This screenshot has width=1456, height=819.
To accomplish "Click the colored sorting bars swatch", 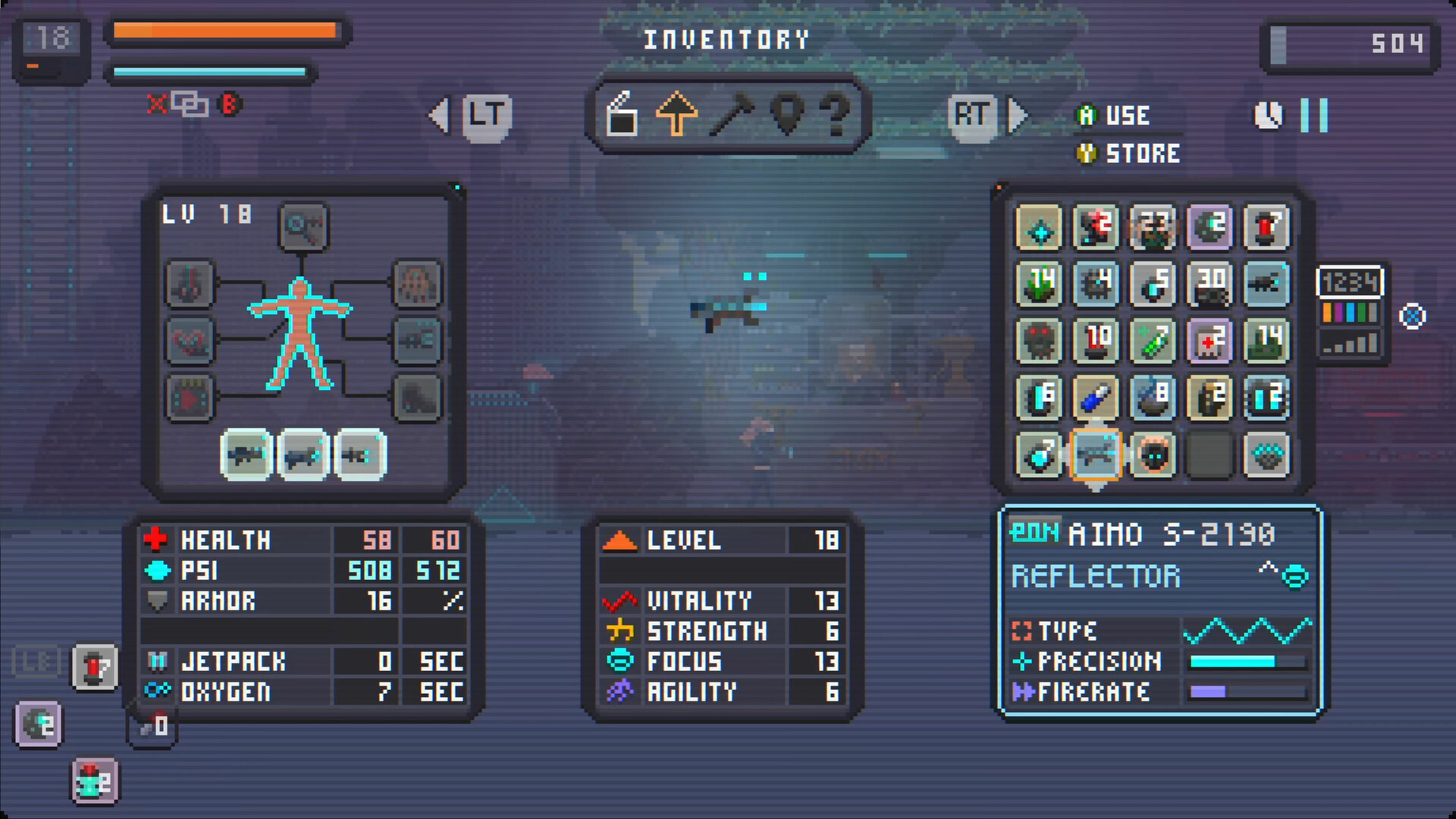I will coord(1351,312).
